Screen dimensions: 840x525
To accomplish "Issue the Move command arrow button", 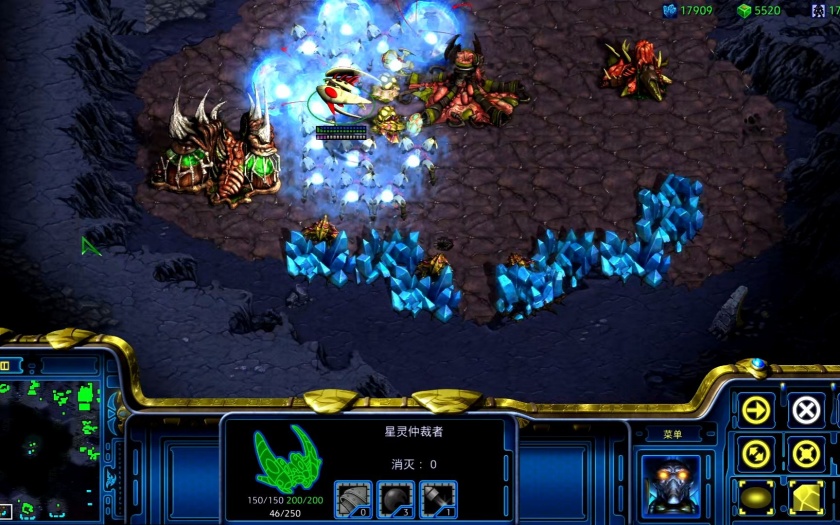I will pos(757,410).
